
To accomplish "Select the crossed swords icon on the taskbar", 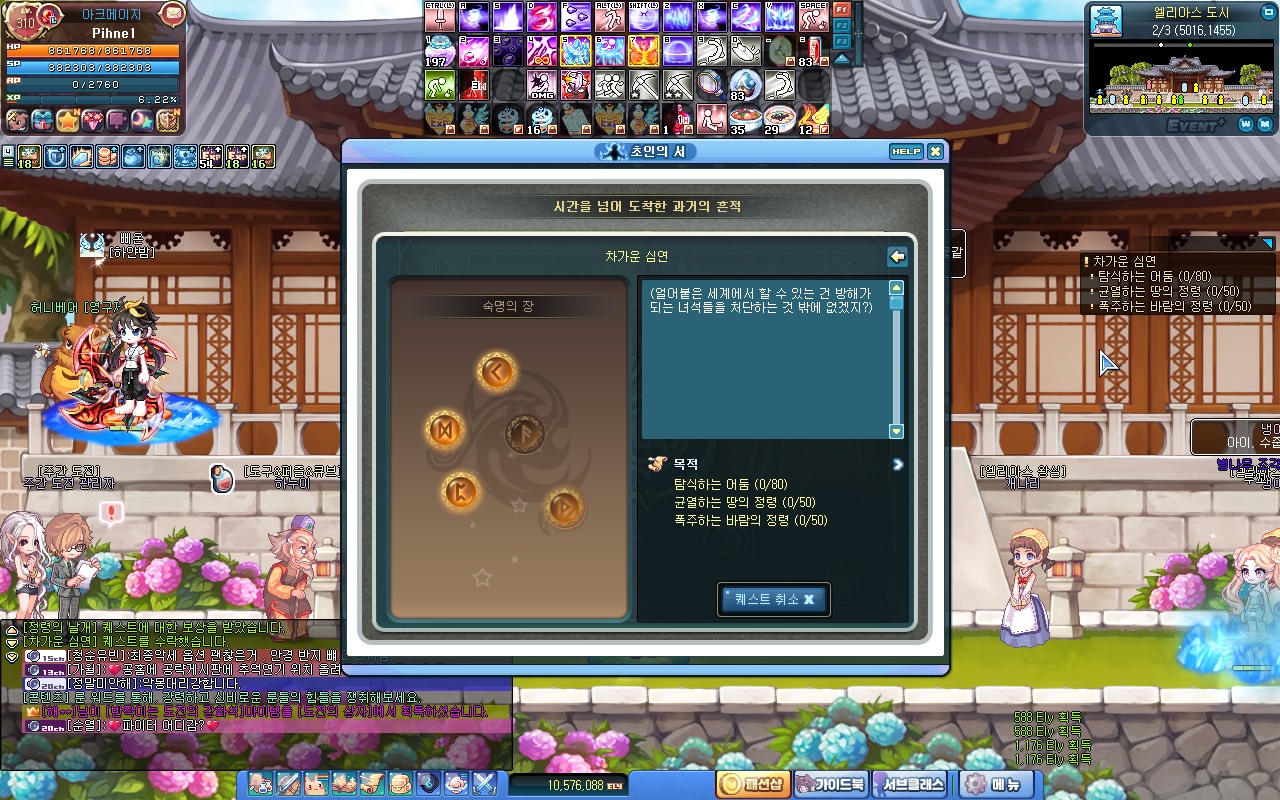I will click(485, 785).
